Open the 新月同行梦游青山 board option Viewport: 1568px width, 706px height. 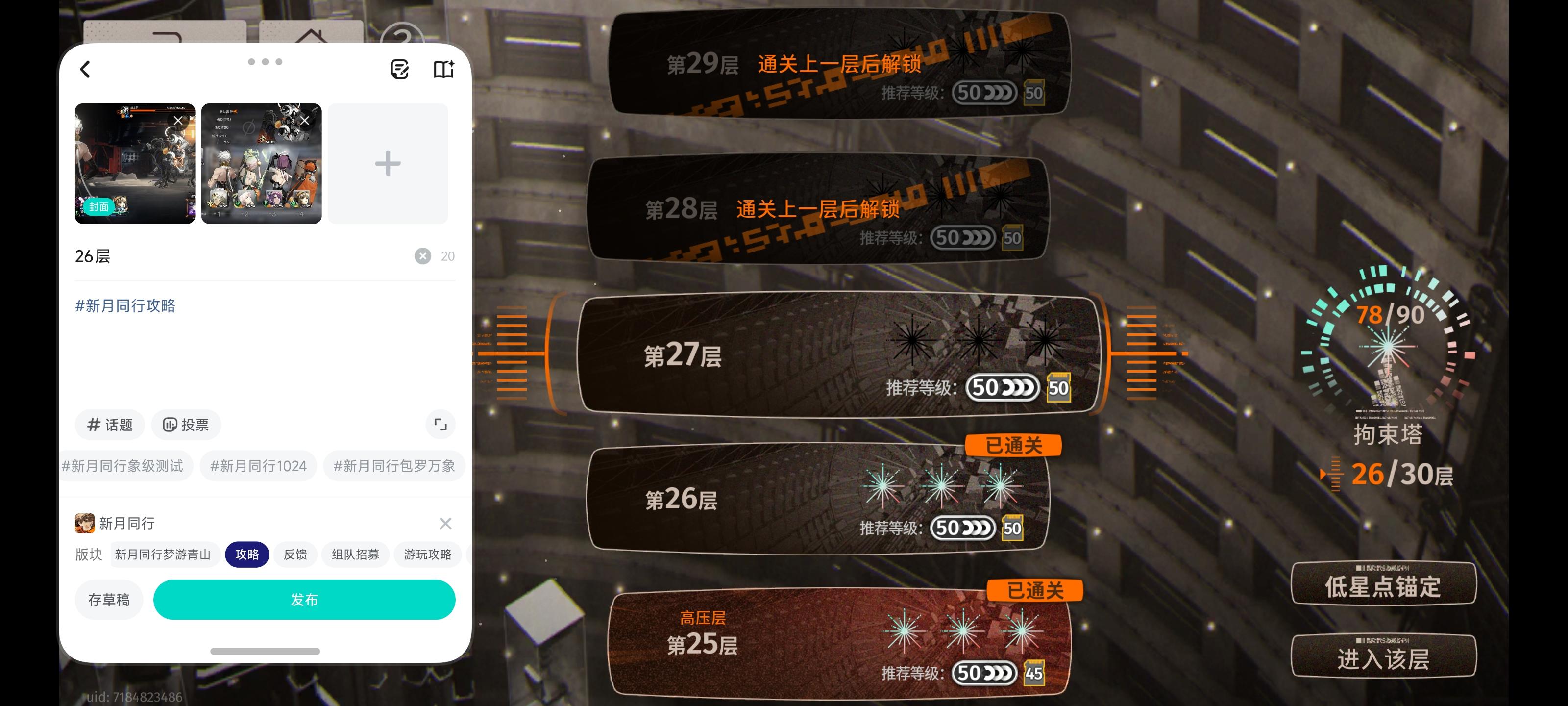[163, 555]
